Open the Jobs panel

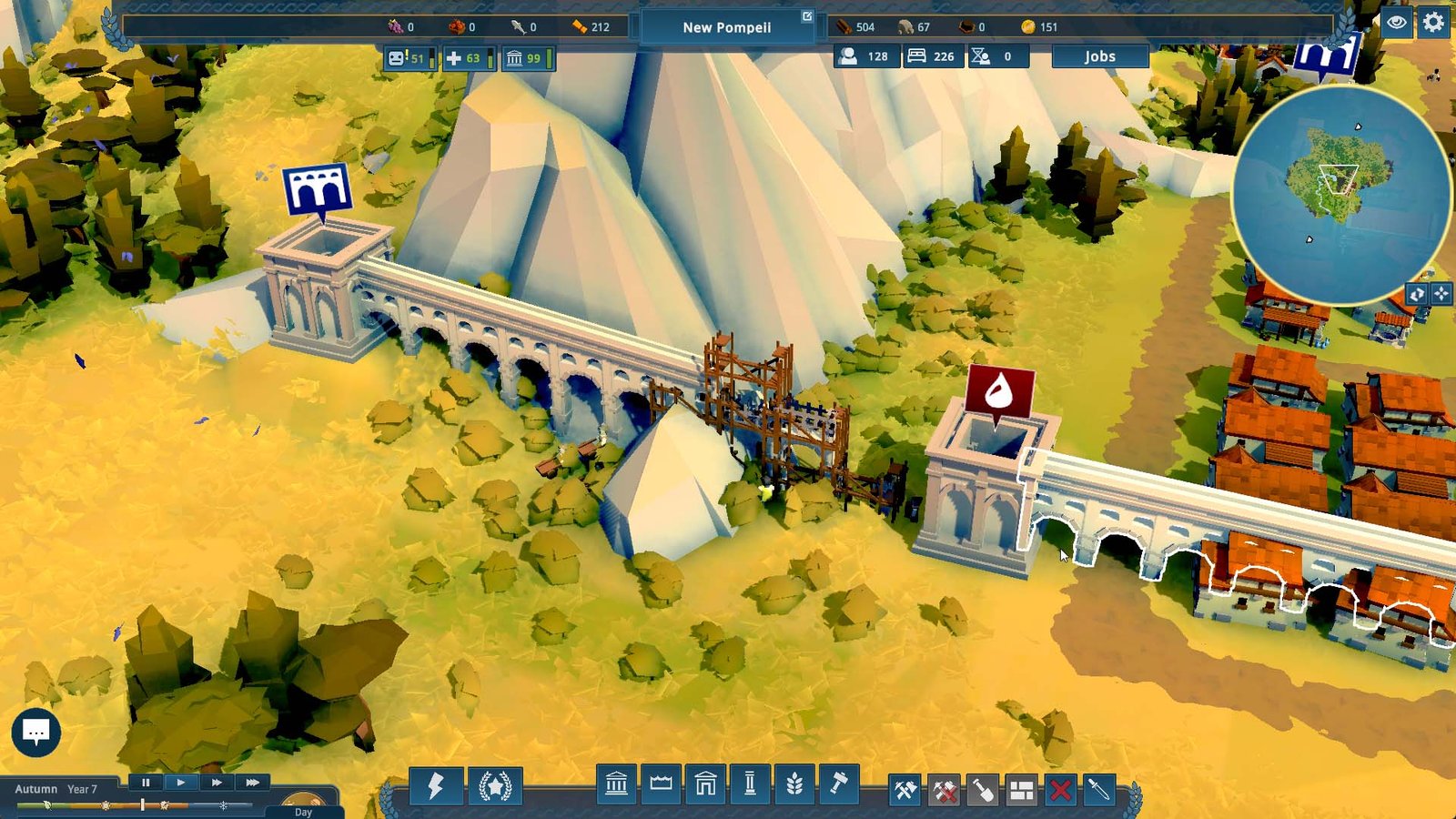tap(1099, 56)
